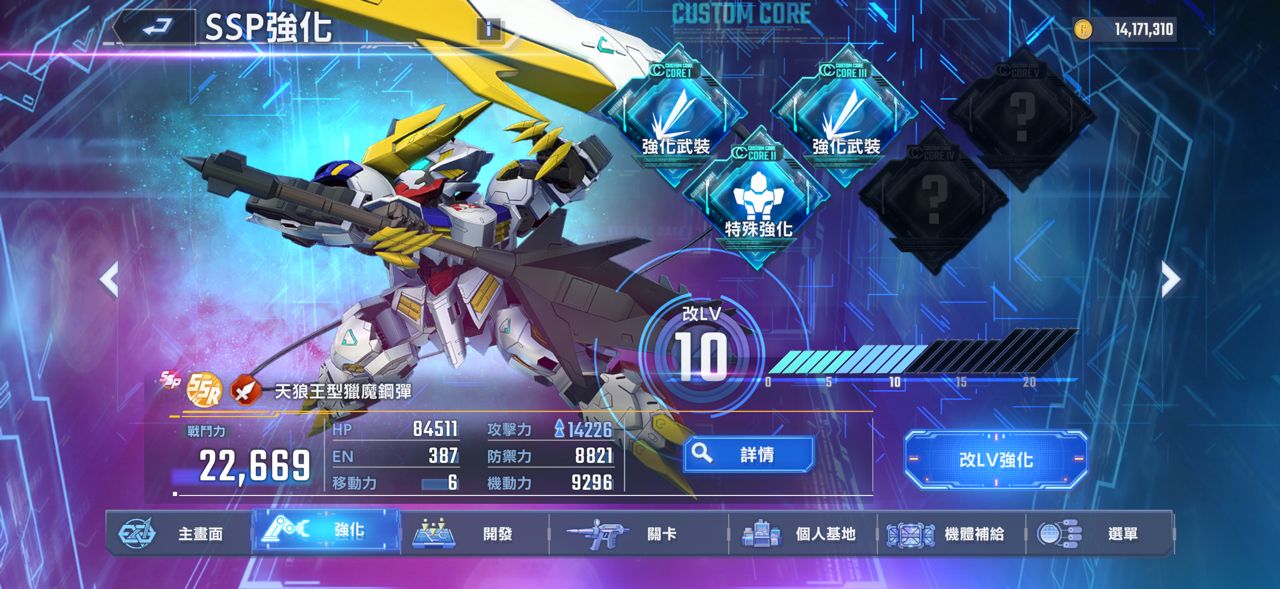
Task: Go back using the return arrow button
Action: tap(153, 28)
